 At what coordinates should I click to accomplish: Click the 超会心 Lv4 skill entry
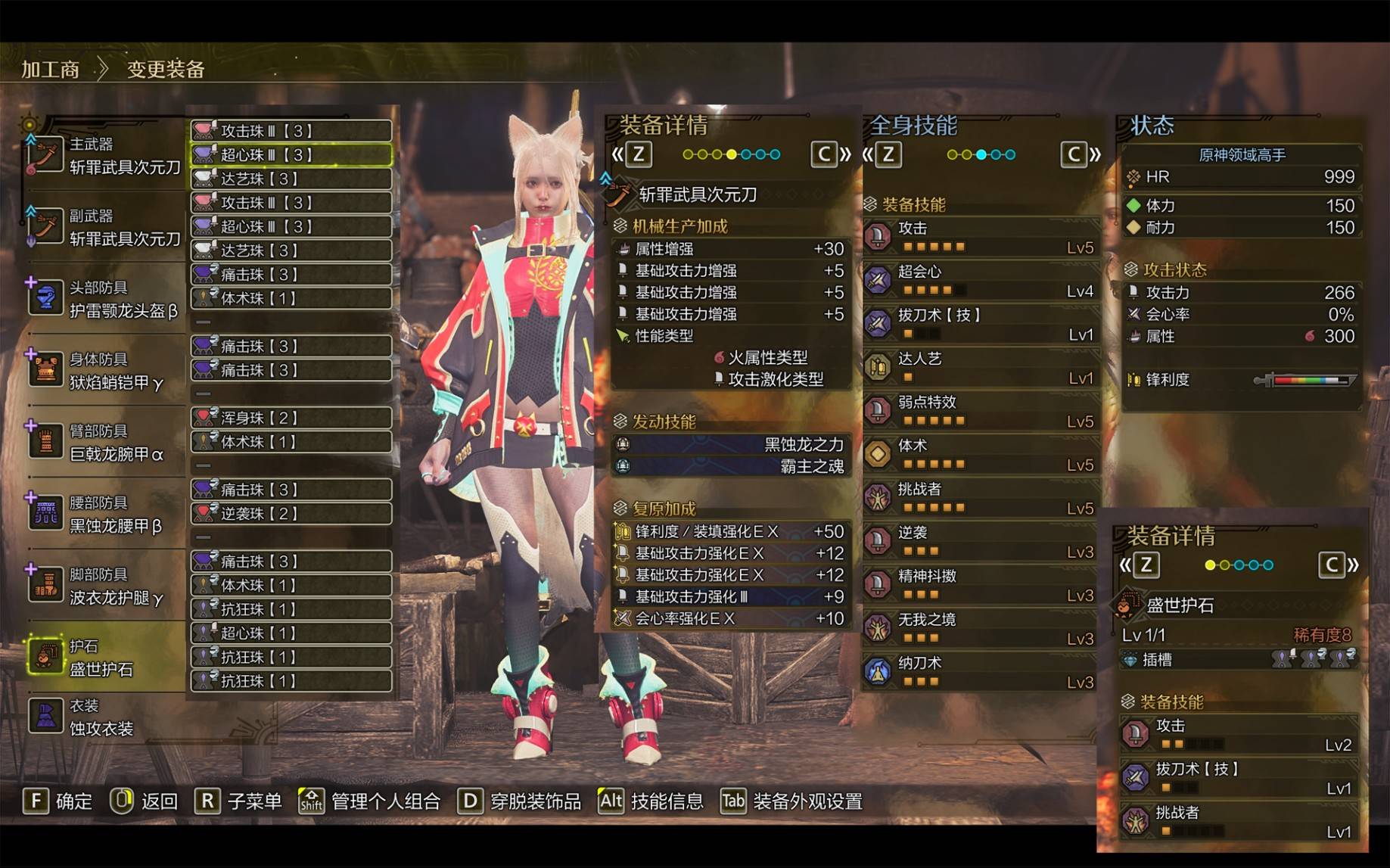coord(981,280)
